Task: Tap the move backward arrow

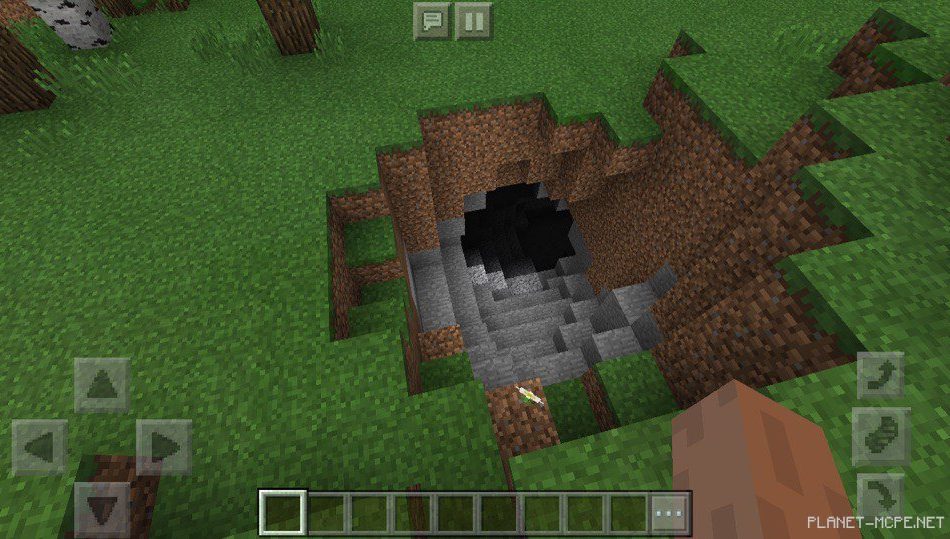Action: (x=101, y=509)
